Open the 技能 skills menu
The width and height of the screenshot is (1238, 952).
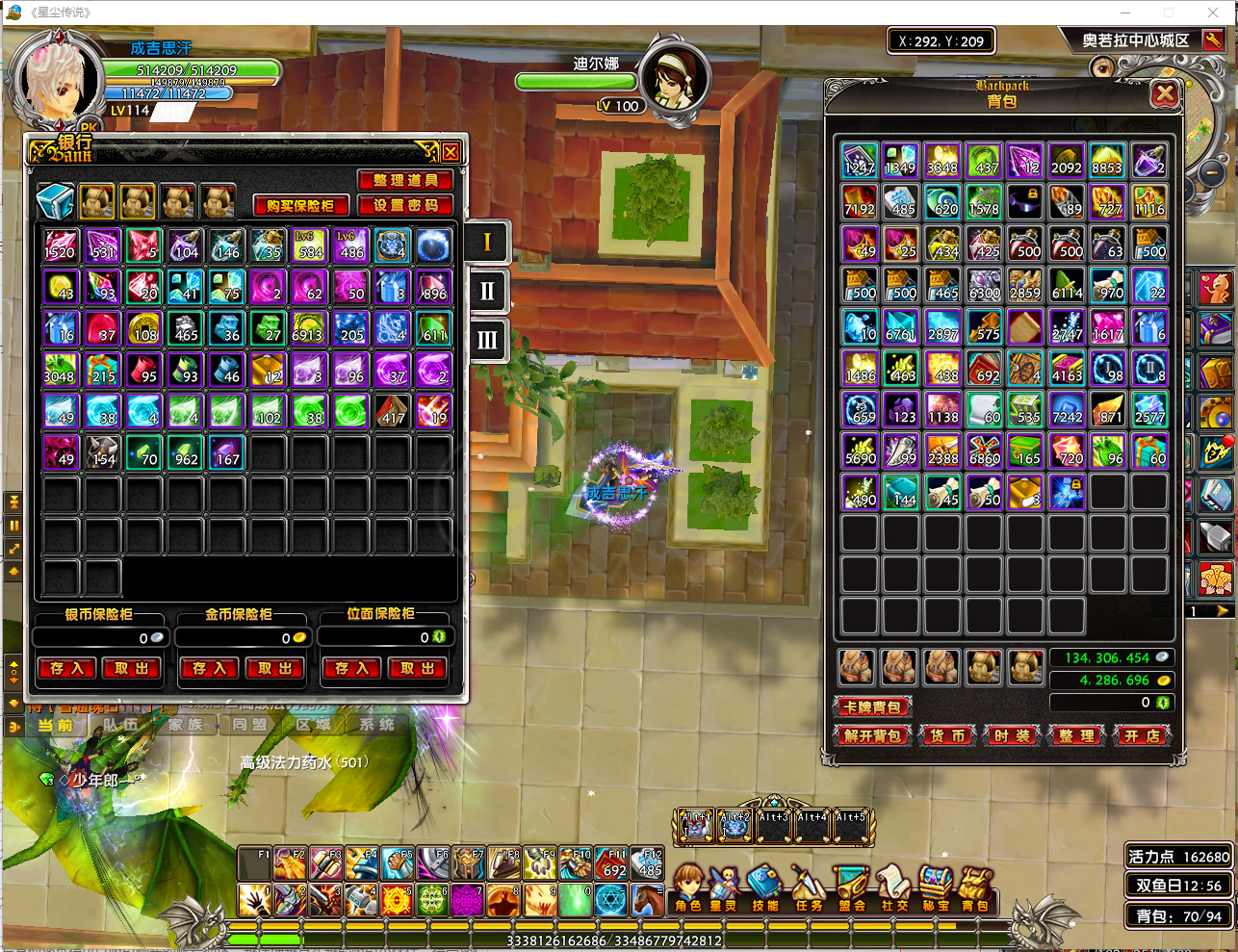pos(766,888)
